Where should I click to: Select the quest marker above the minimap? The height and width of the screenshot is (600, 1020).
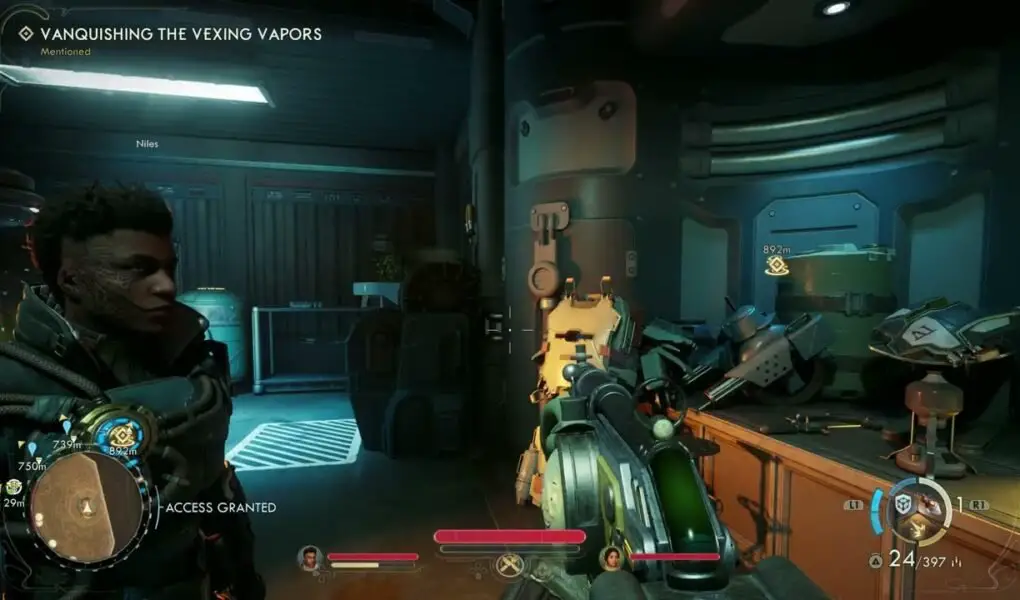[x=123, y=435]
